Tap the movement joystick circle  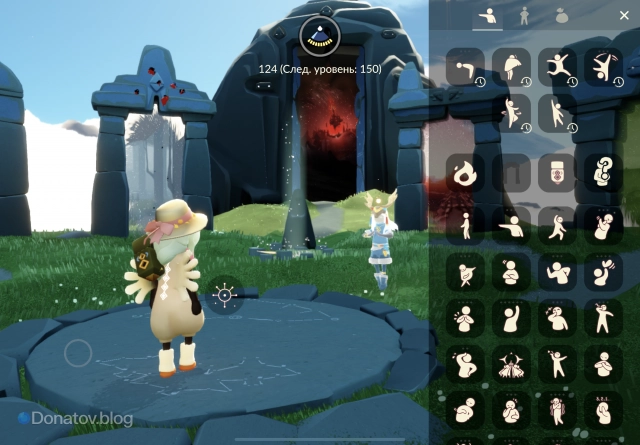78,353
